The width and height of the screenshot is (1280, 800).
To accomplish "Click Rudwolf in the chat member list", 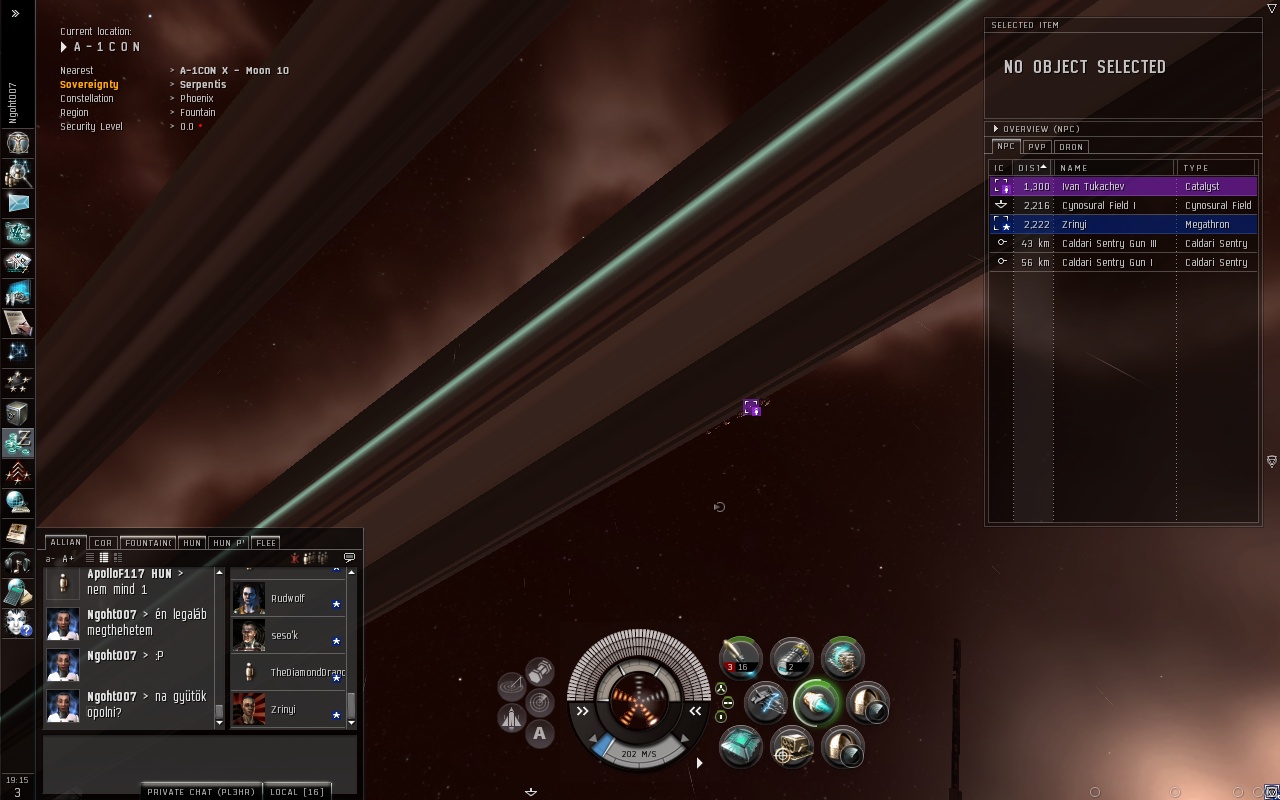I will click(x=287, y=599).
